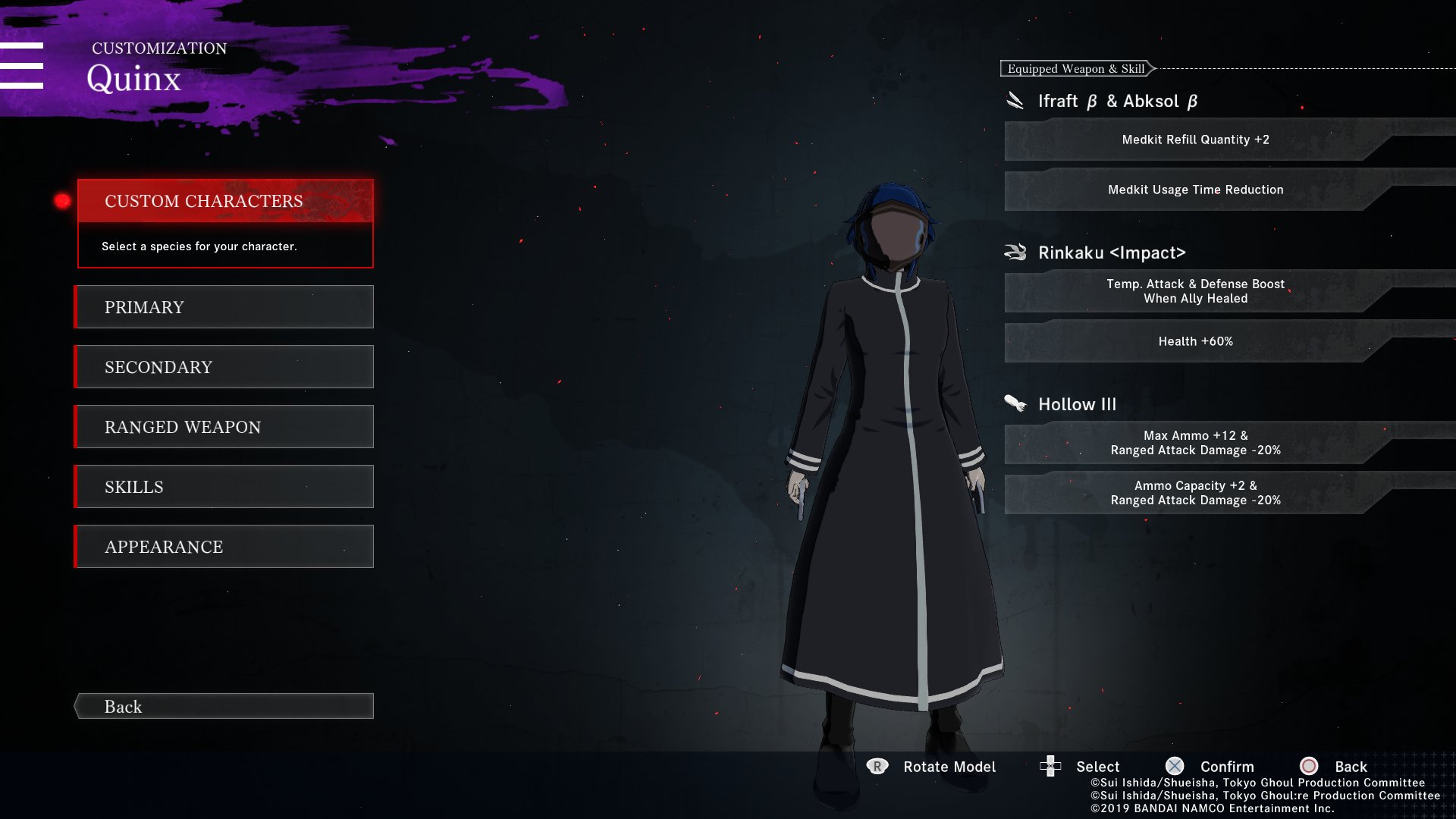This screenshot has width=1456, height=819.
Task: Open the Ranged Weapon menu
Action: click(225, 427)
